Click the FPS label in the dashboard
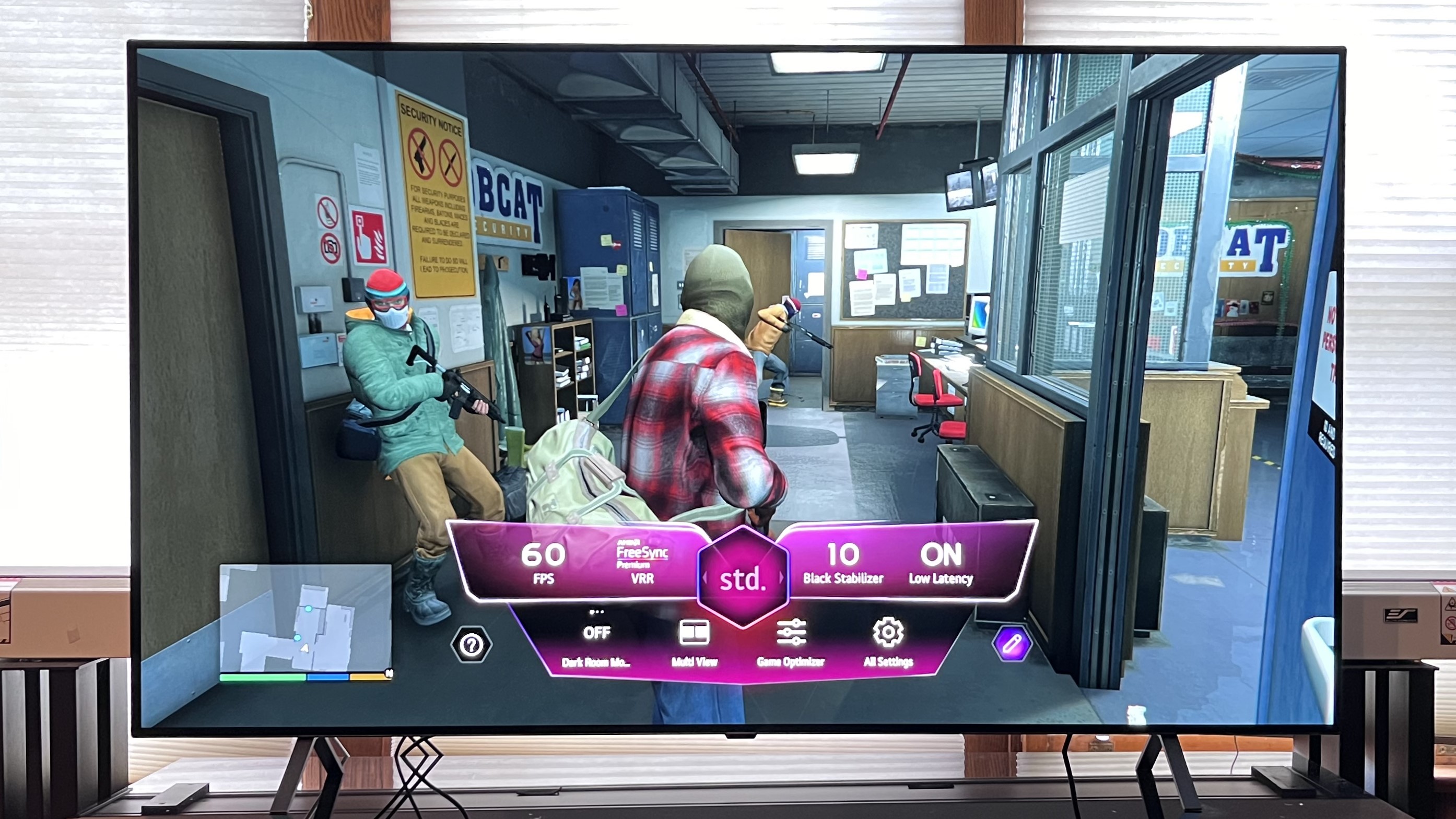This screenshot has height=819, width=1456. tap(544, 580)
